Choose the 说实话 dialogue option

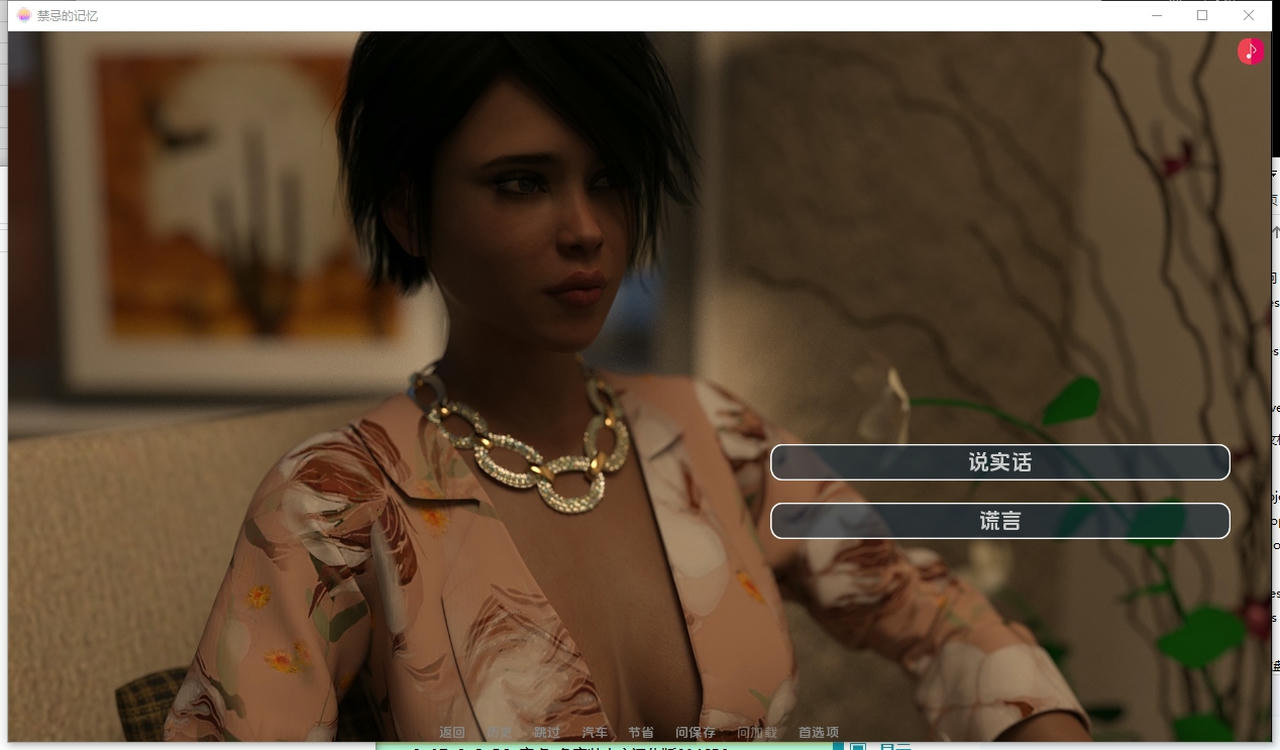(x=999, y=462)
